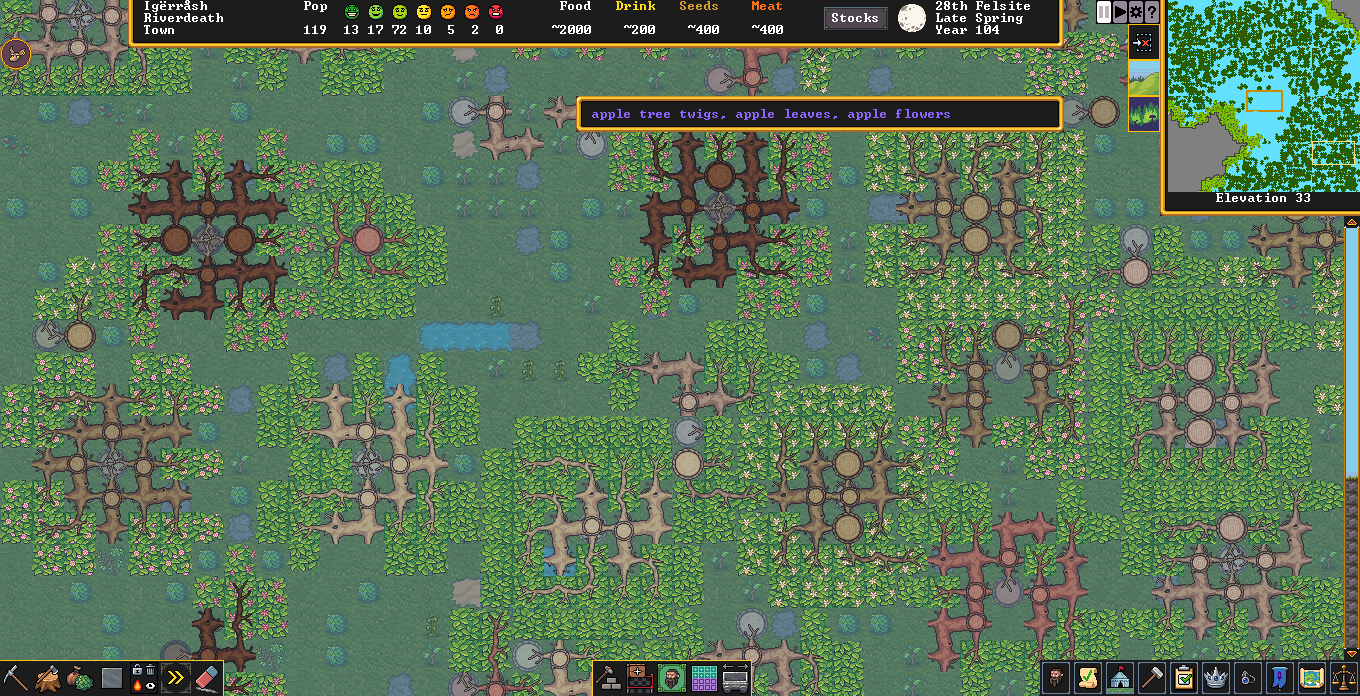1360x696 pixels.
Task: Open the Stocks screen
Action: pyautogui.click(x=854, y=18)
